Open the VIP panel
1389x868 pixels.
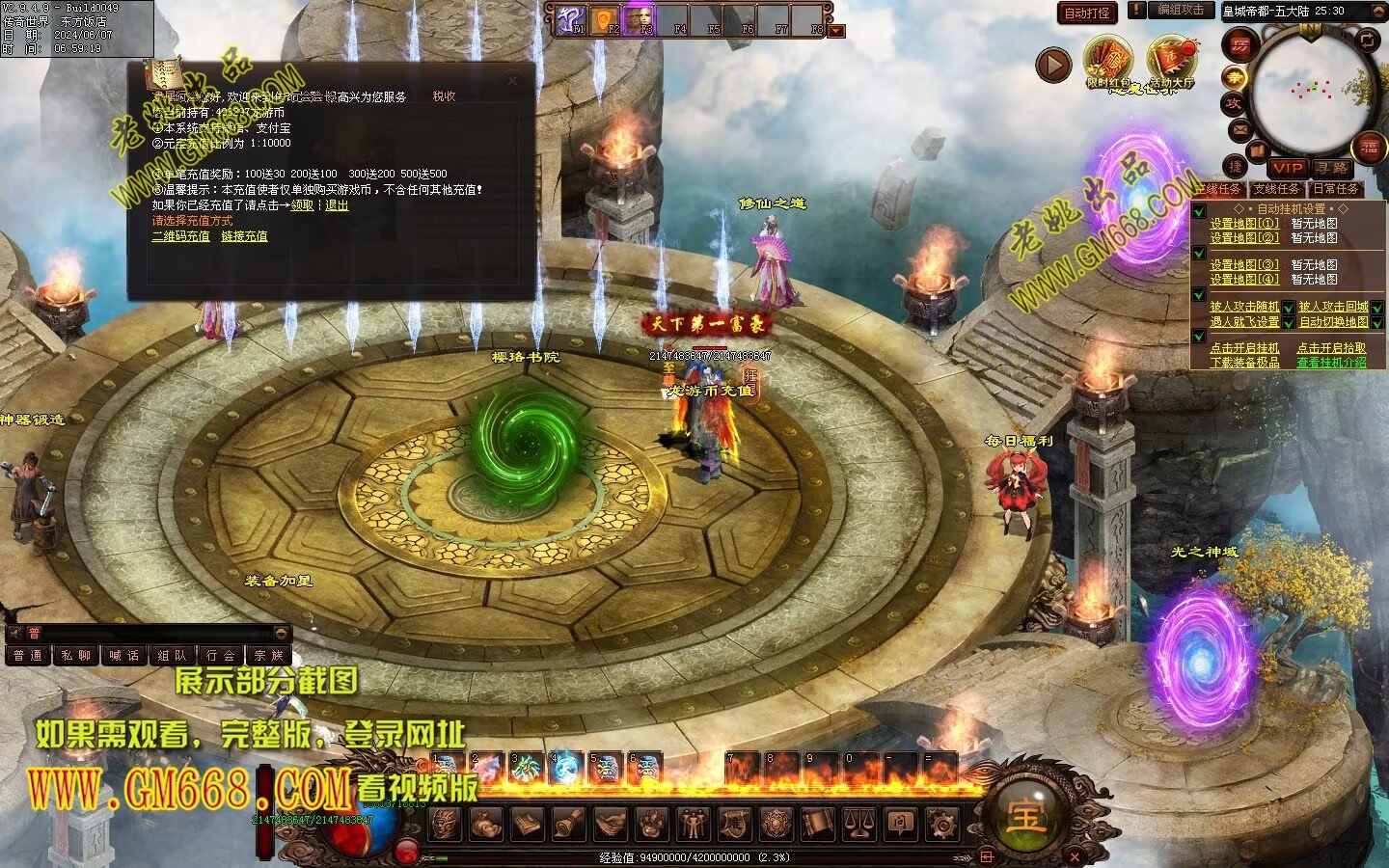pyautogui.click(x=1287, y=168)
